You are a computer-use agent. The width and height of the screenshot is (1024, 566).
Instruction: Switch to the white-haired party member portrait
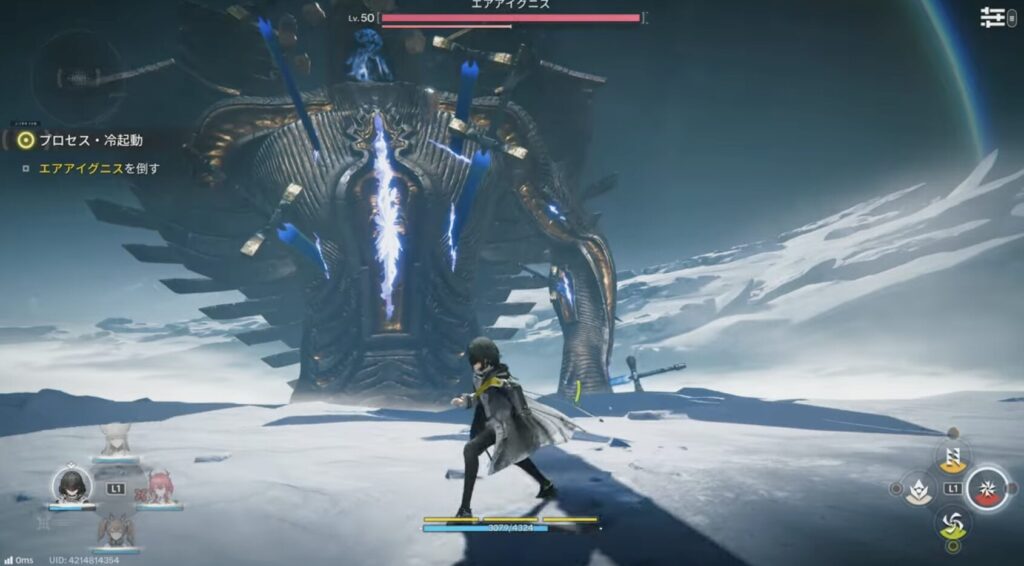pyautogui.click(x=115, y=441)
